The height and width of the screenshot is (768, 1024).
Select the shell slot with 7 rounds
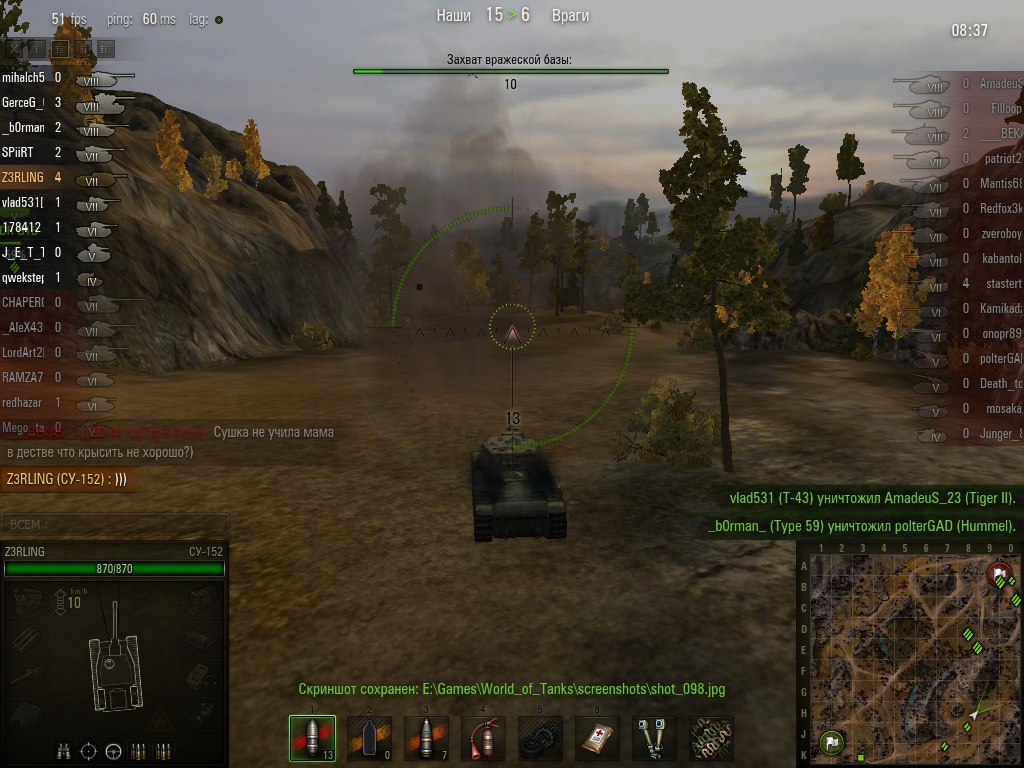pyautogui.click(x=426, y=738)
